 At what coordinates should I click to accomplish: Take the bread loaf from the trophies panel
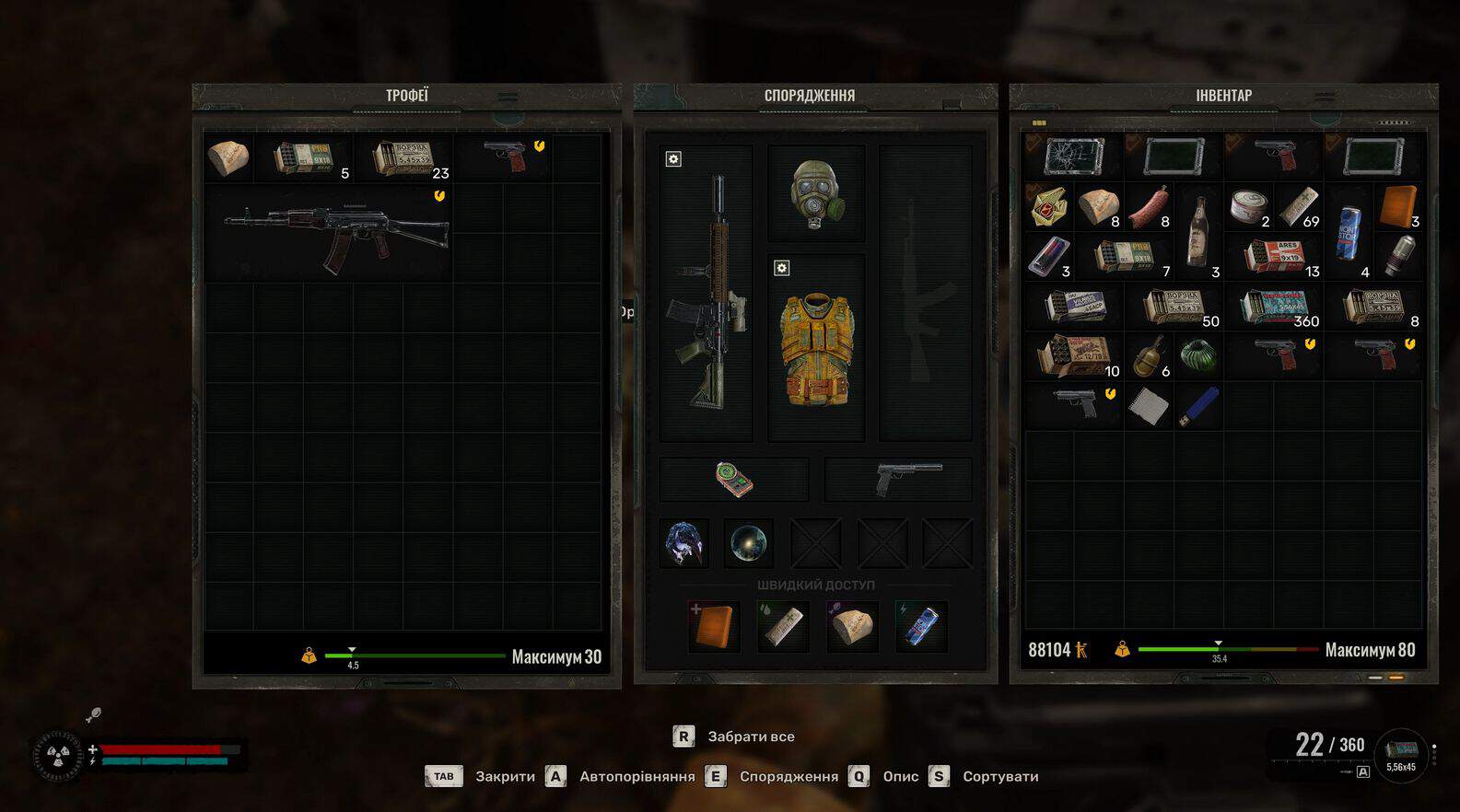coord(228,158)
